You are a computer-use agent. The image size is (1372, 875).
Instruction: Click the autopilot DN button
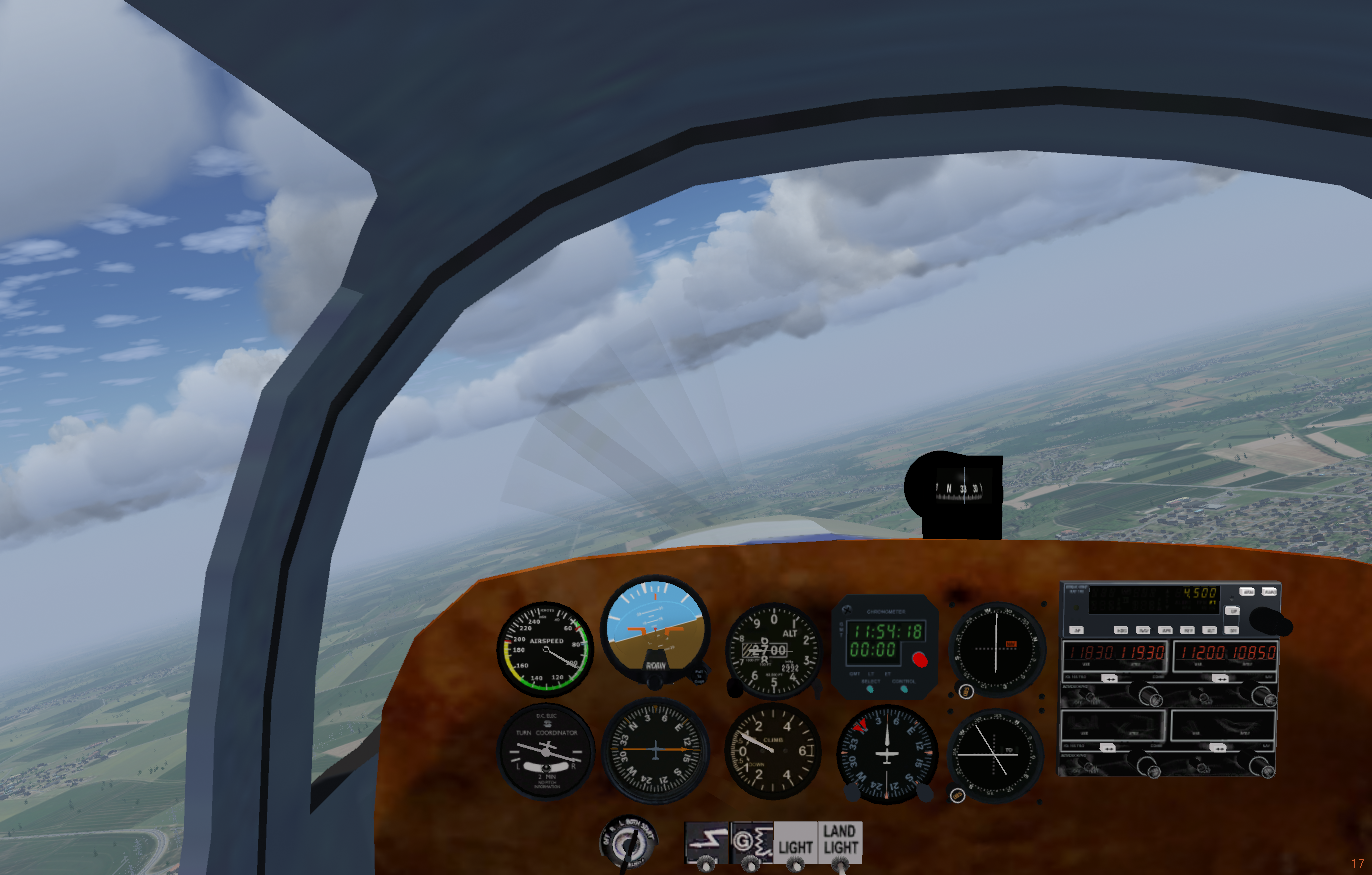(1233, 630)
